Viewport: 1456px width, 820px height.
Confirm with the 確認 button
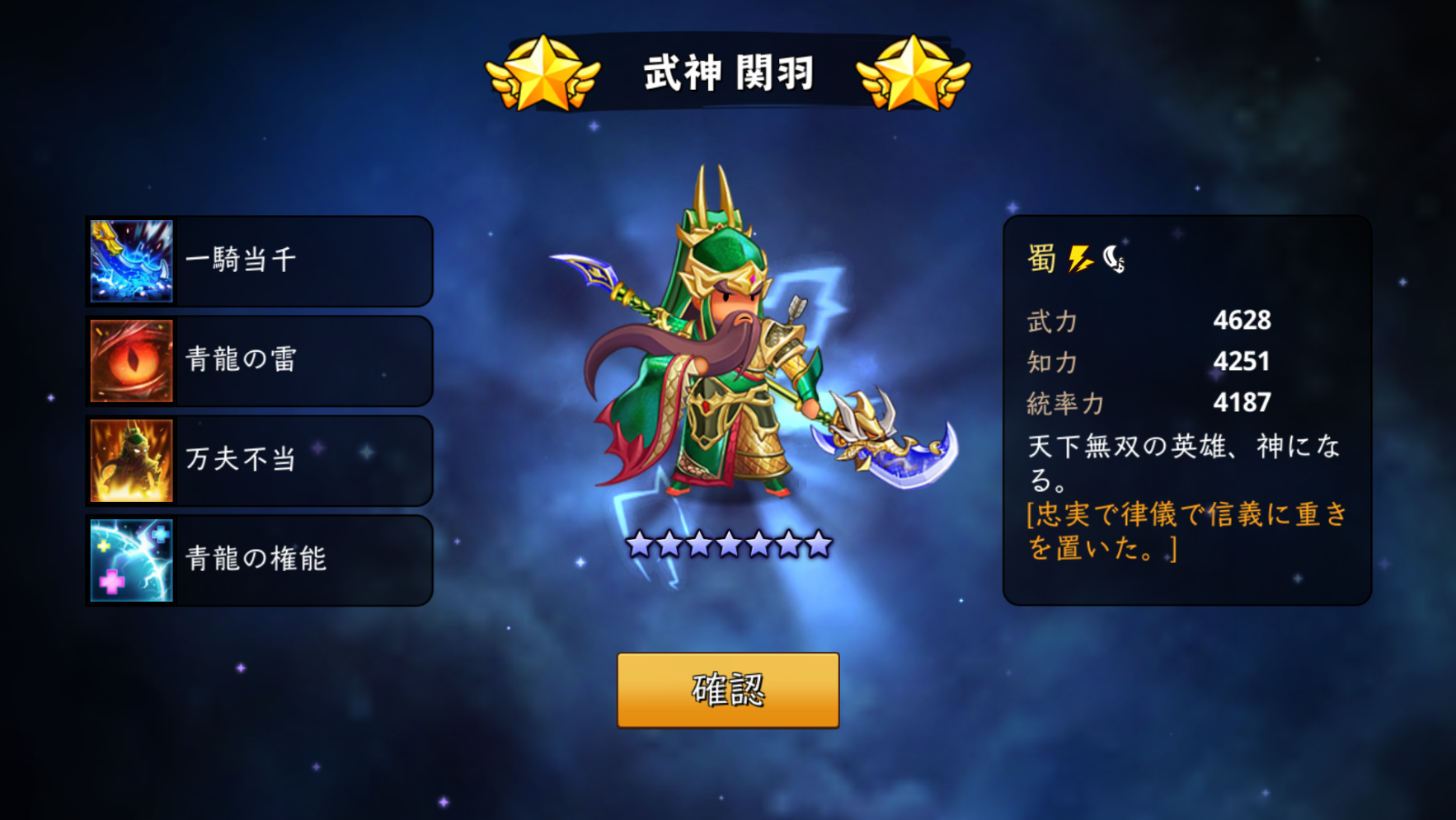(728, 690)
